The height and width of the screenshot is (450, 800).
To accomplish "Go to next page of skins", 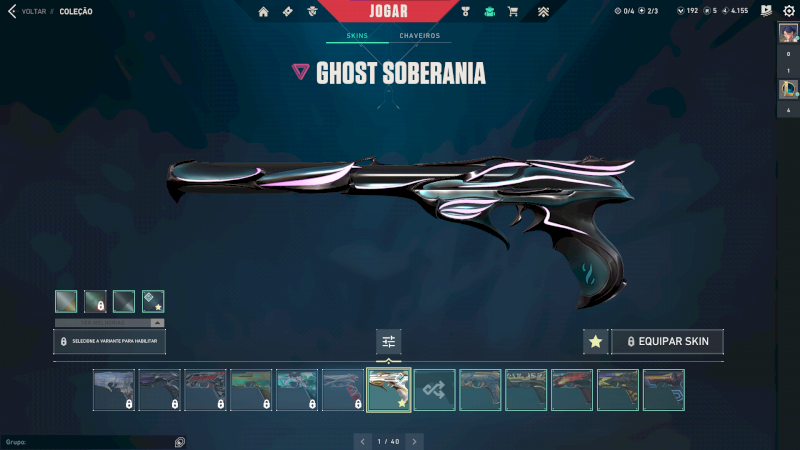I will tap(415, 441).
